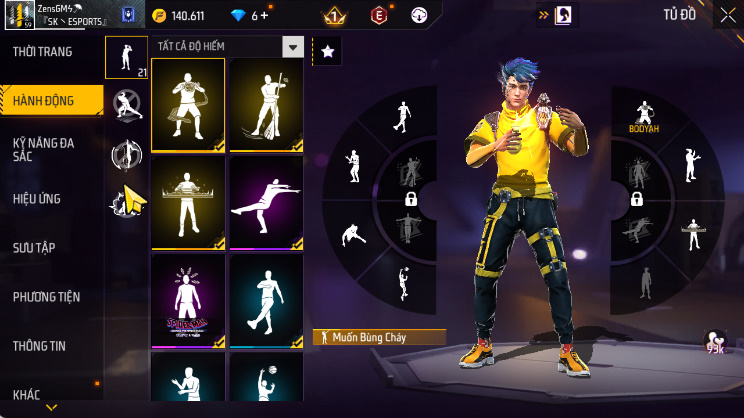The image size is (744, 418).
Task: Select the Hành Động menu entry
Action: coord(43,100)
